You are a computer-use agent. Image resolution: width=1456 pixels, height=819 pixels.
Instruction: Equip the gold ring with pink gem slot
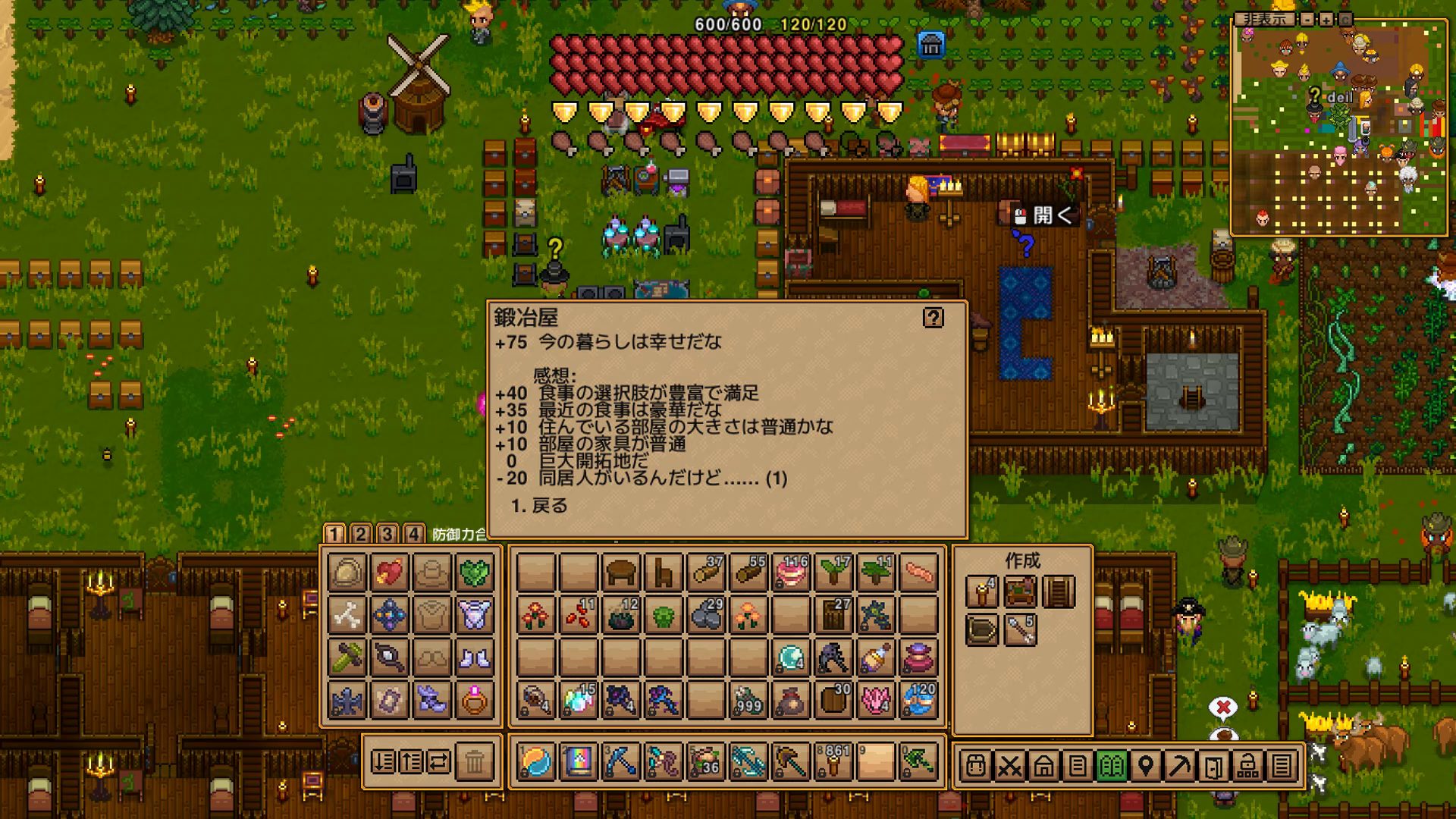[x=474, y=700]
